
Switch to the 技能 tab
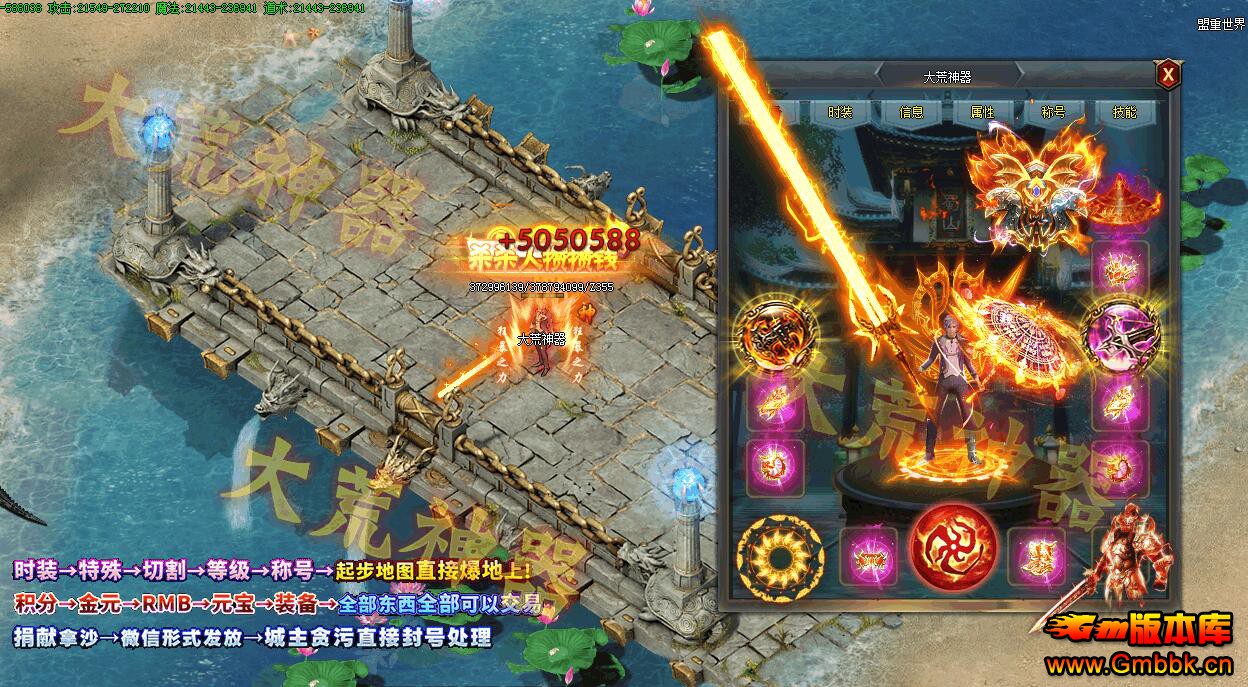1124,112
